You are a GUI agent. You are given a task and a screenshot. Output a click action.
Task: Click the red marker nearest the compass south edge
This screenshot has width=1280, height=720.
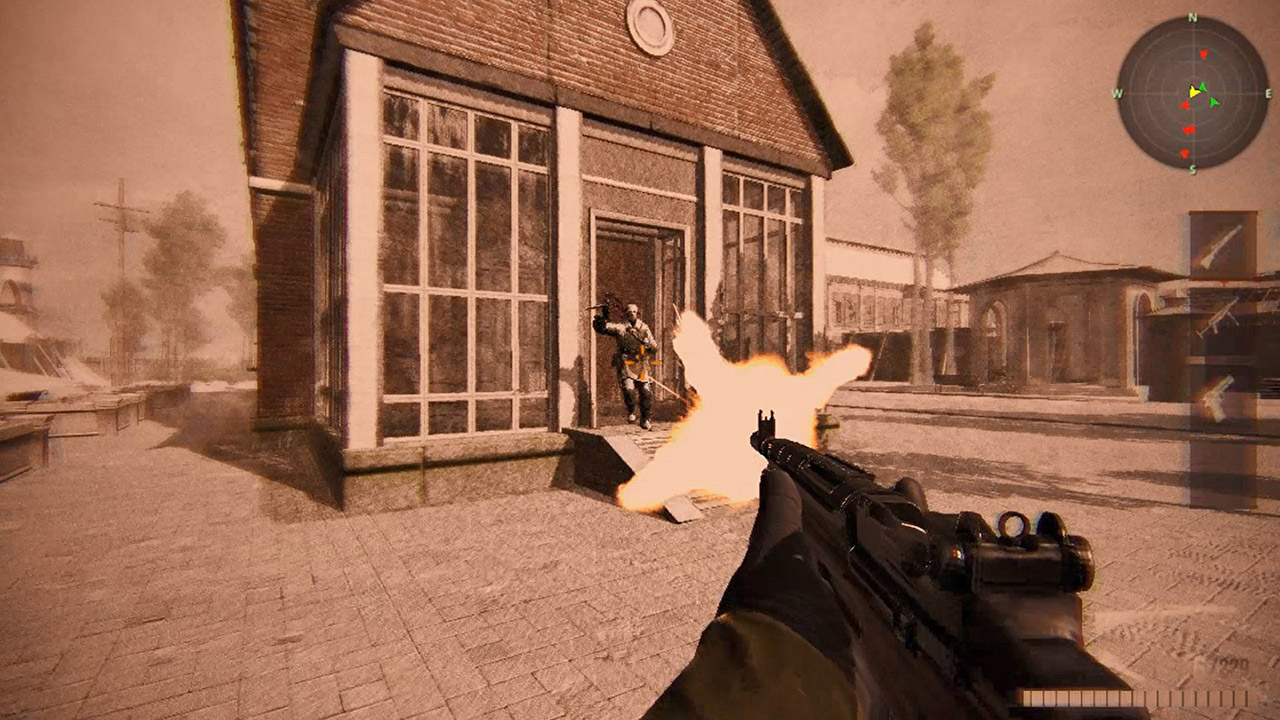[x=1184, y=153]
